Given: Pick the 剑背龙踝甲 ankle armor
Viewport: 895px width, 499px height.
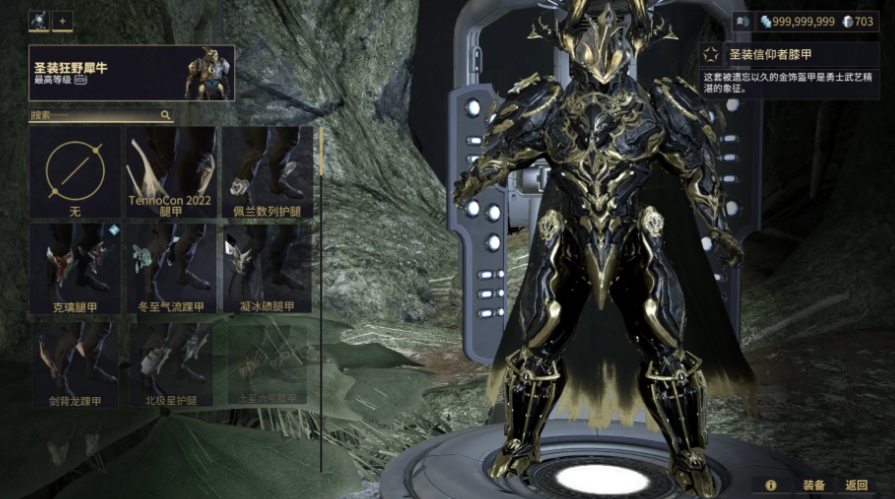Looking at the screenshot, I should click(75, 363).
